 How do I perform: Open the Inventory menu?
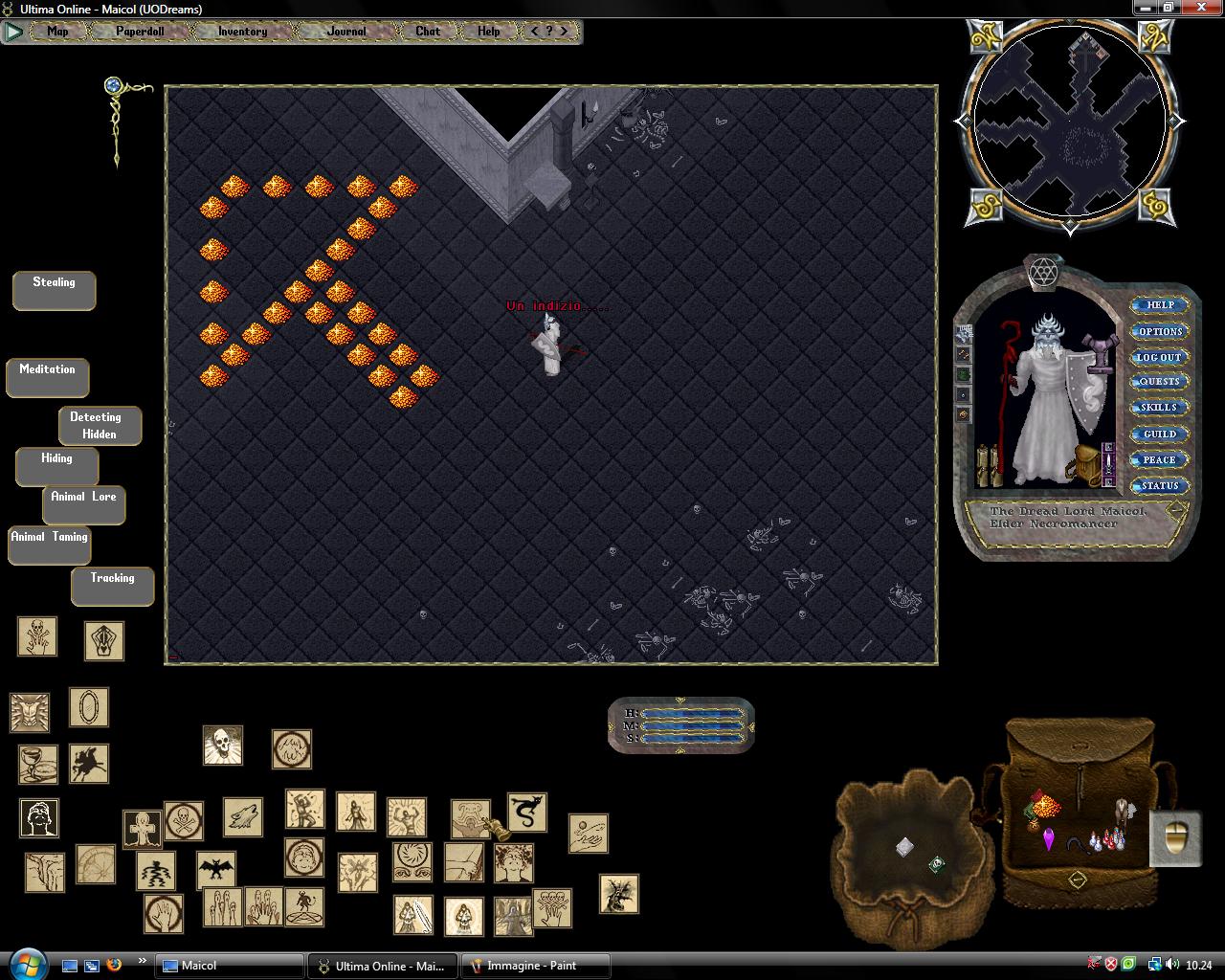pos(242,32)
